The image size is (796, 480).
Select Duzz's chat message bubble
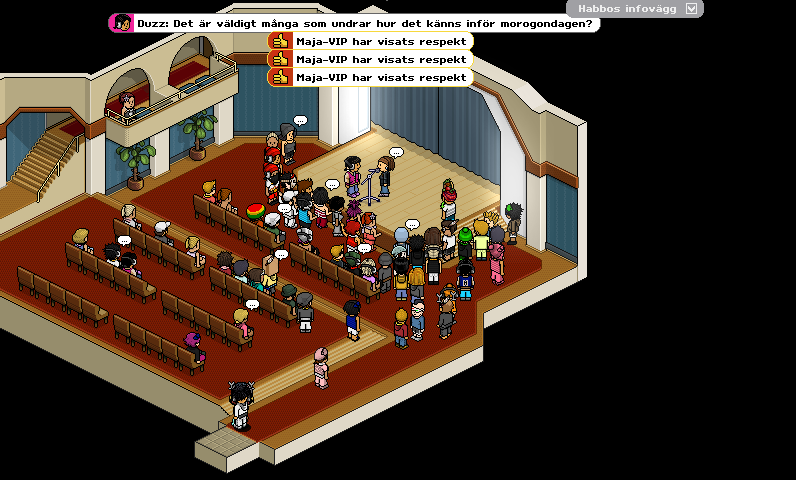tap(355, 23)
